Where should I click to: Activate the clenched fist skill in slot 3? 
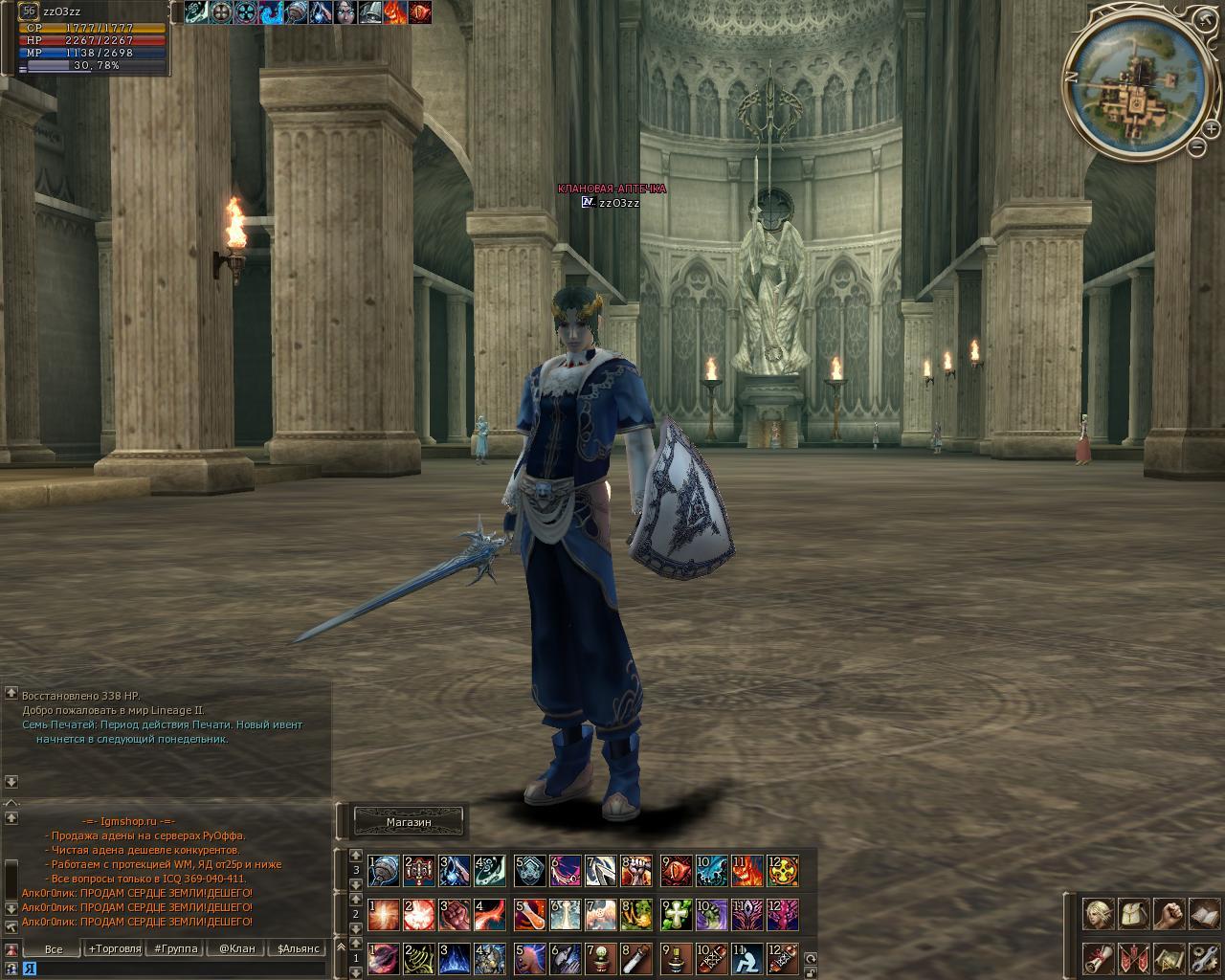pos(453,914)
